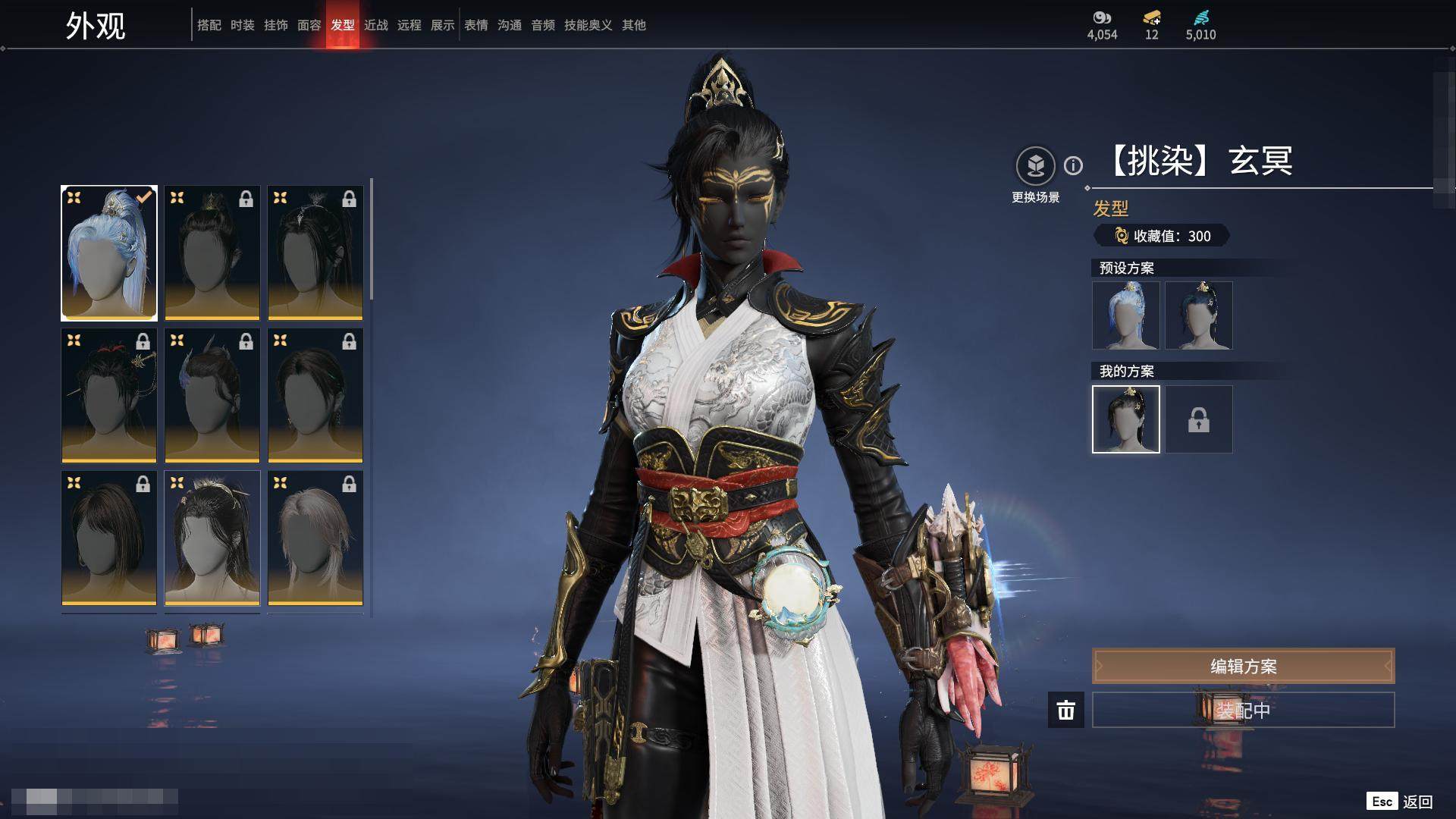Choose the locked white-haired hairstyle
Screen dimensions: 1456x819
315,538
